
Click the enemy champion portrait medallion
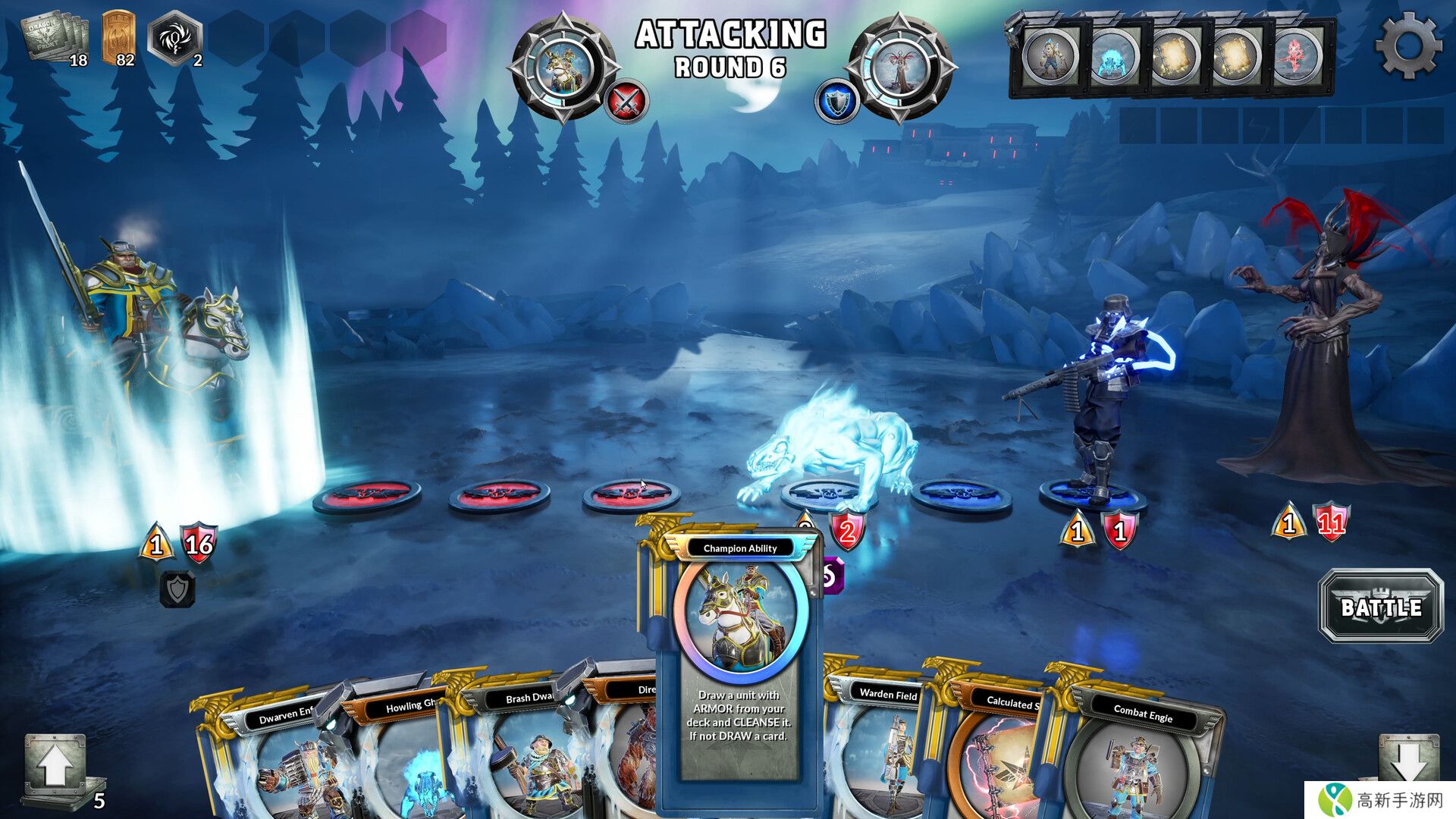(x=899, y=68)
